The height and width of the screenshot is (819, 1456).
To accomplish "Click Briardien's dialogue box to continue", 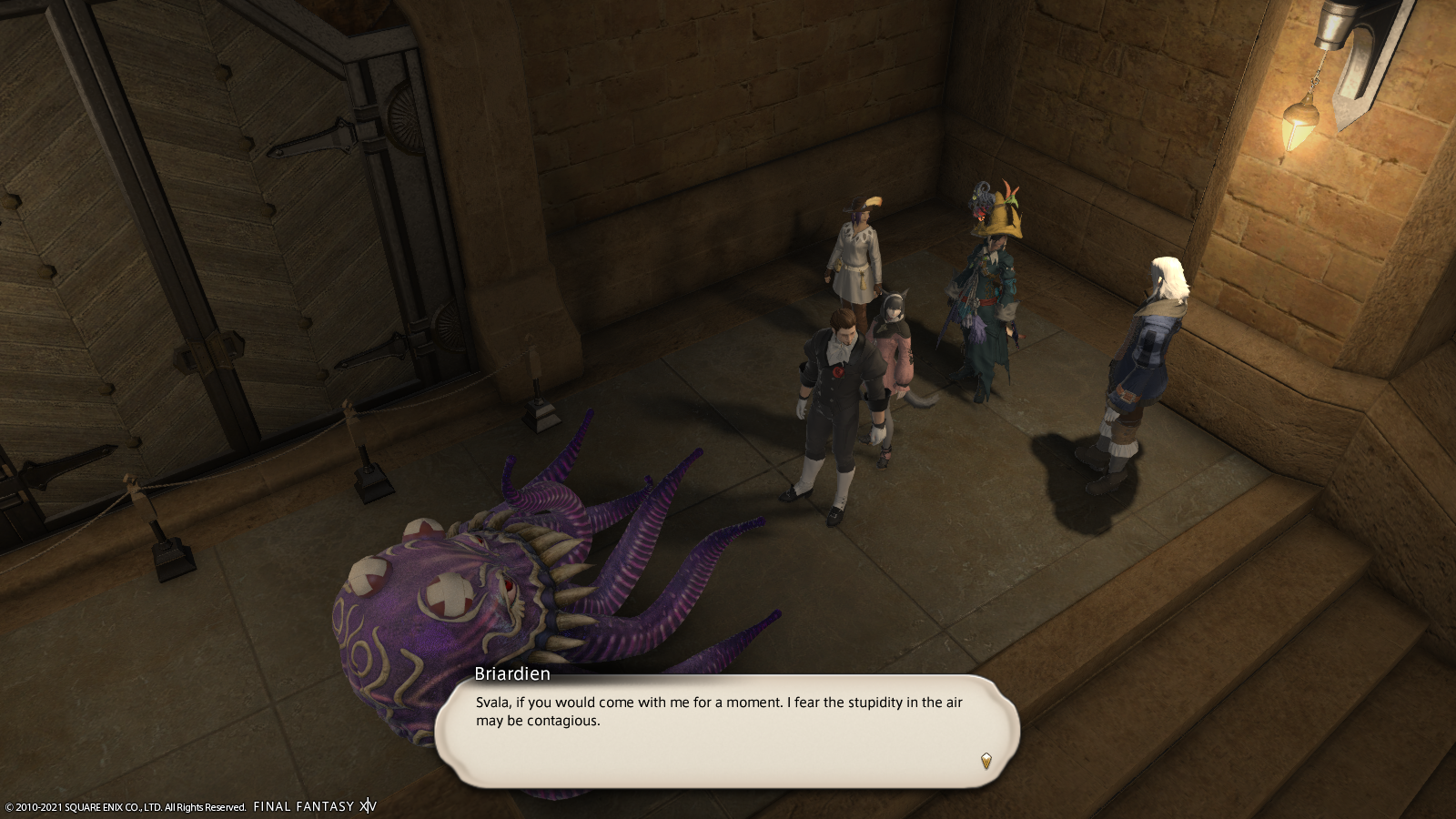I will tap(726, 730).
